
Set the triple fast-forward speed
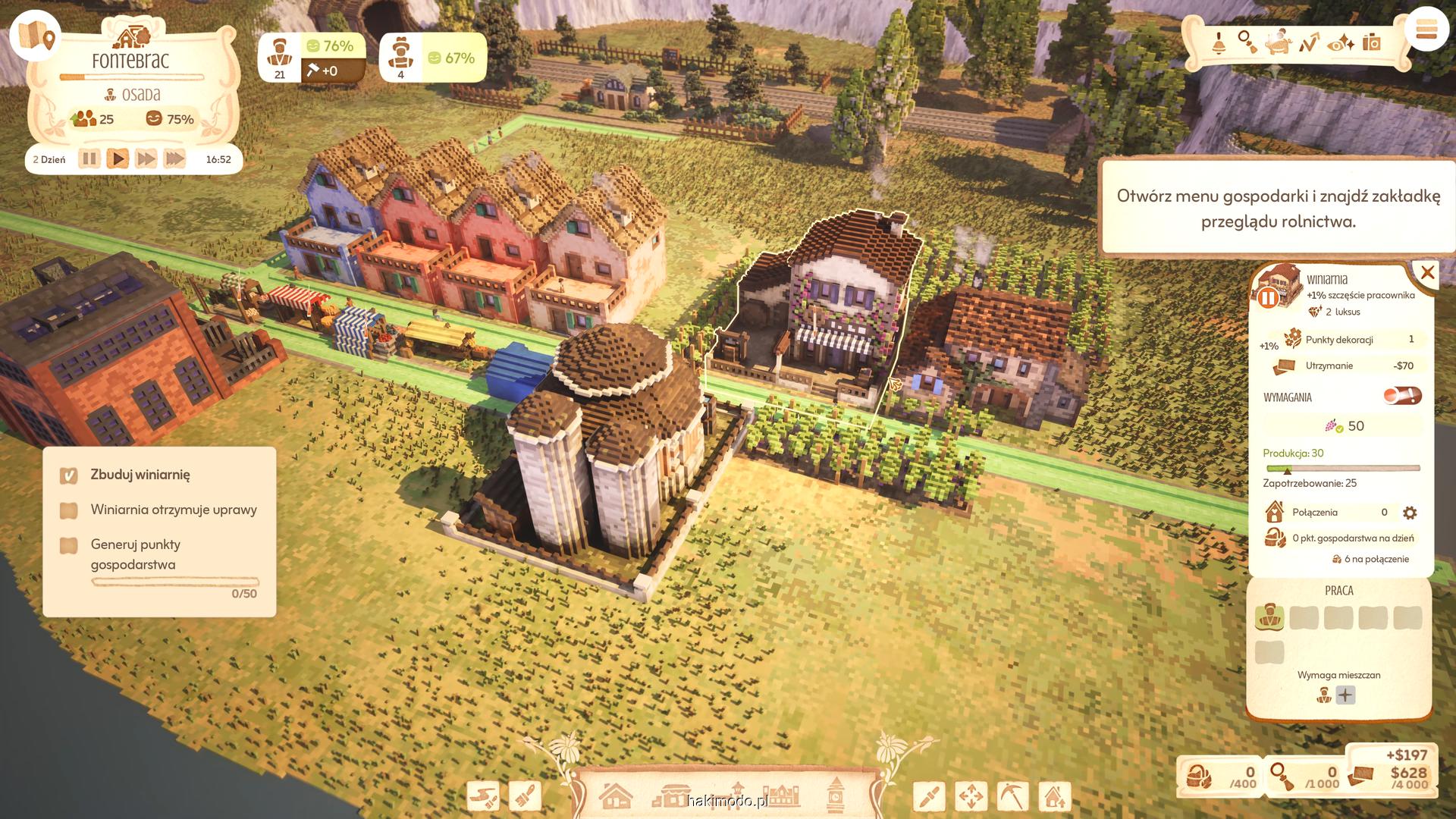click(x=174, y=159)
